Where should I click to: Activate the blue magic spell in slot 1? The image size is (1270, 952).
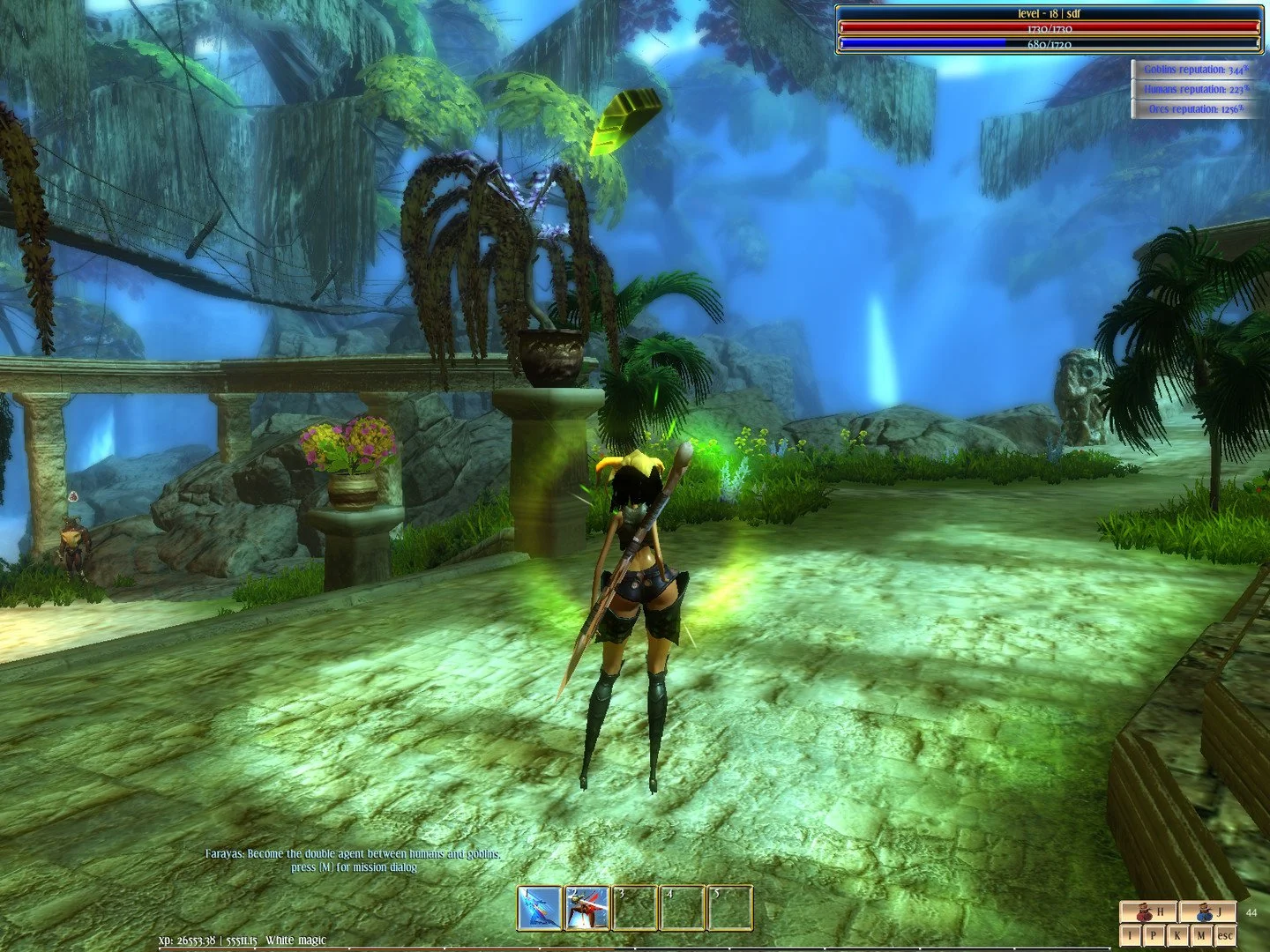540,908
